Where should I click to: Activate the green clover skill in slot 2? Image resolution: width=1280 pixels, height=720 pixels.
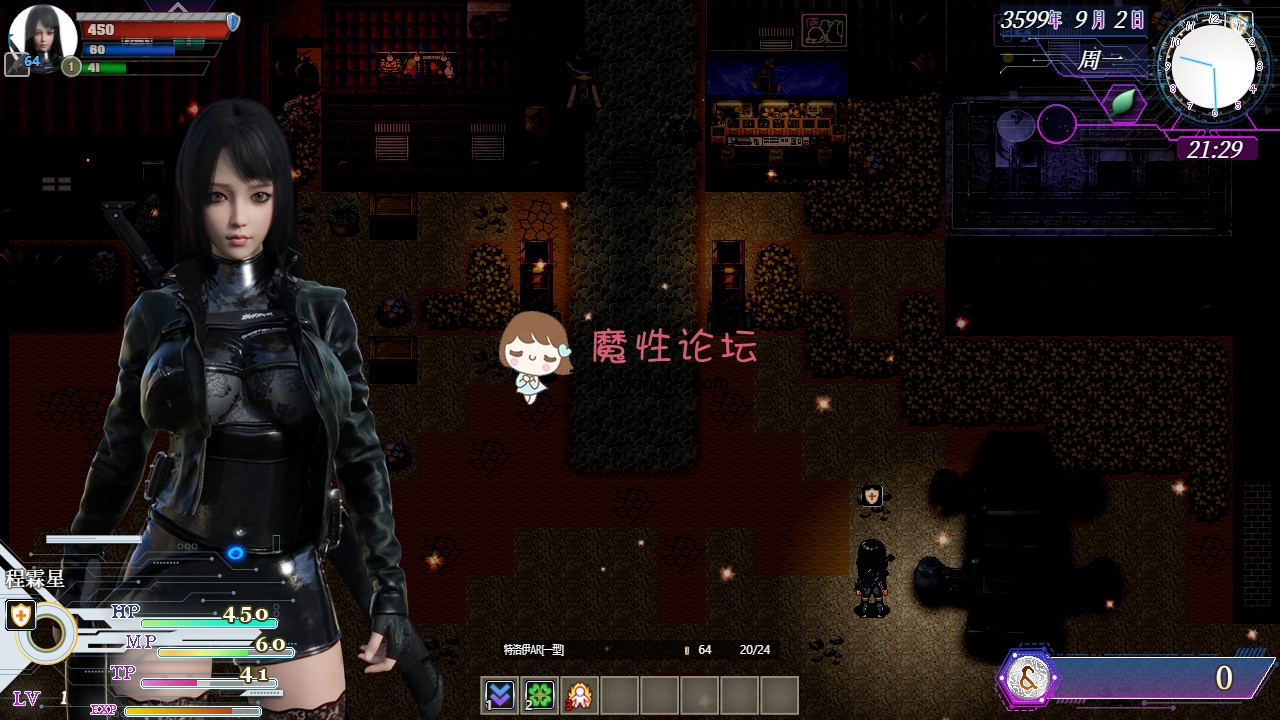[540, 694]
